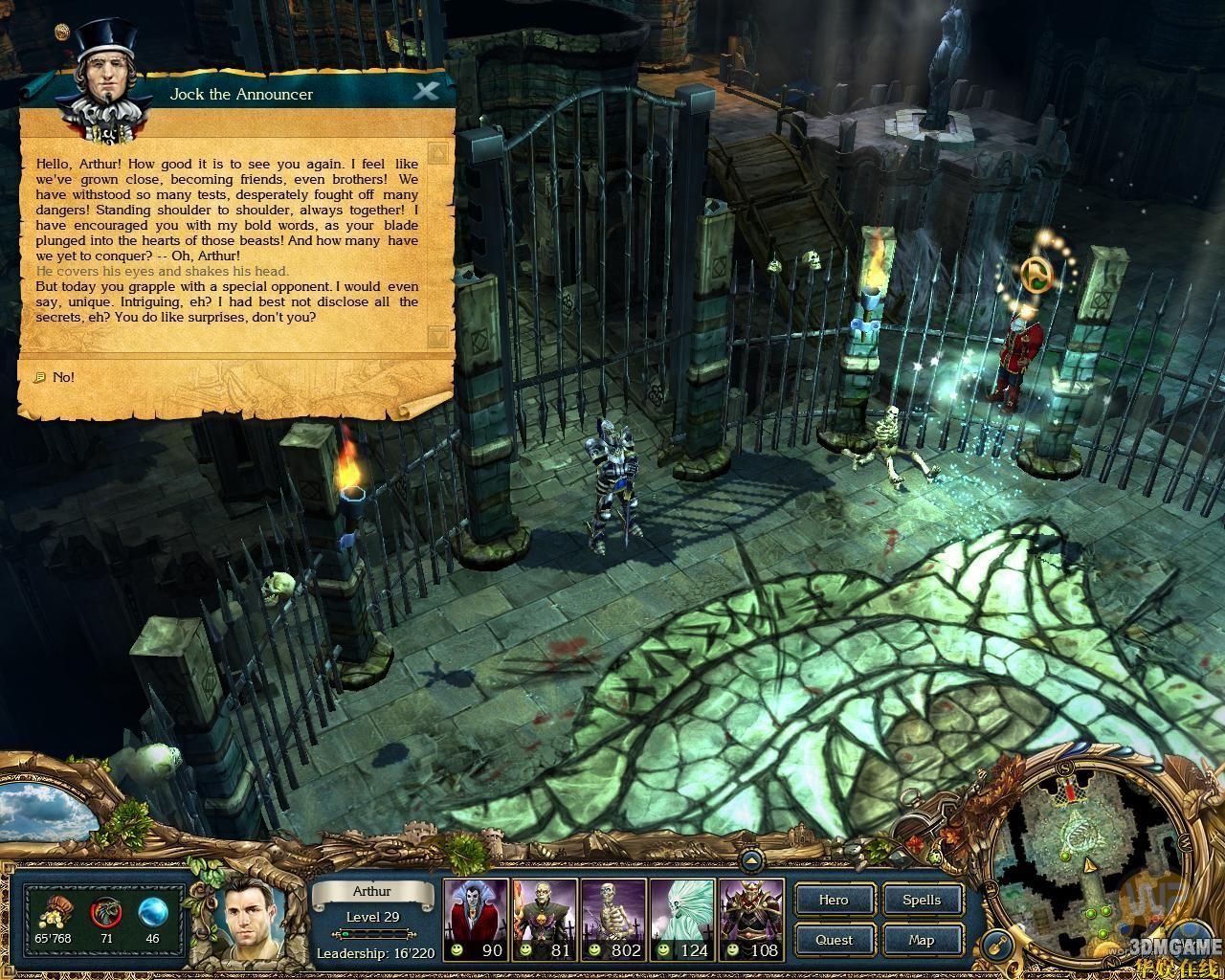Select the necromancer troop with 81 units
Viewport: 1225px width, 980px height.
pyautogui.click(x=545, y=921)
